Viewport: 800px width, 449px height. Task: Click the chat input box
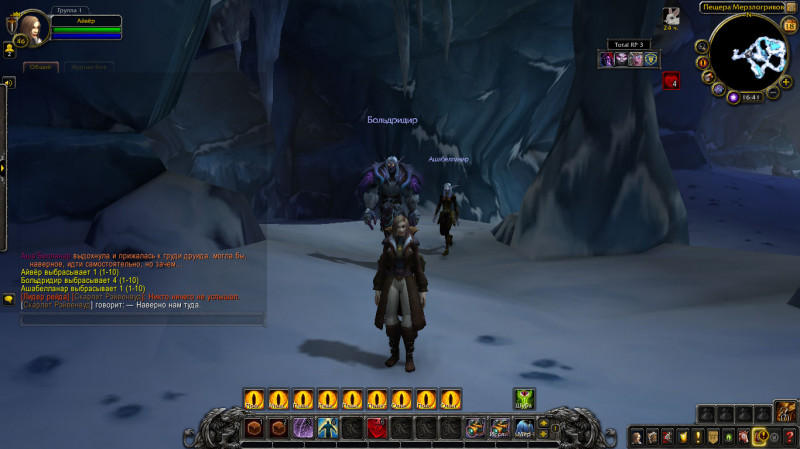(x=140, y=320)
